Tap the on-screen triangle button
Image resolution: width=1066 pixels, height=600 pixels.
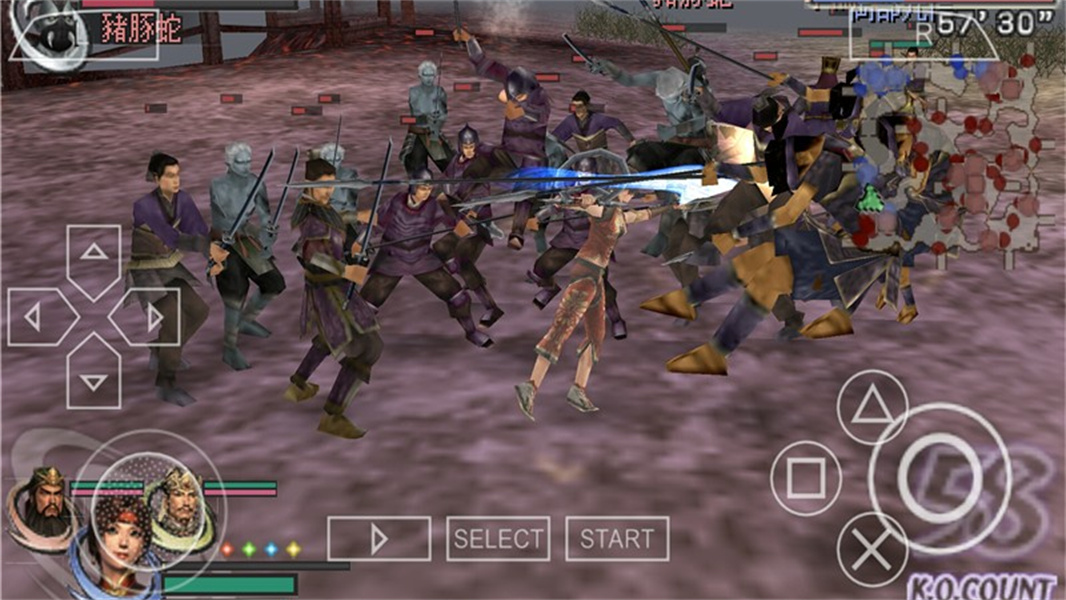[871, 406]
